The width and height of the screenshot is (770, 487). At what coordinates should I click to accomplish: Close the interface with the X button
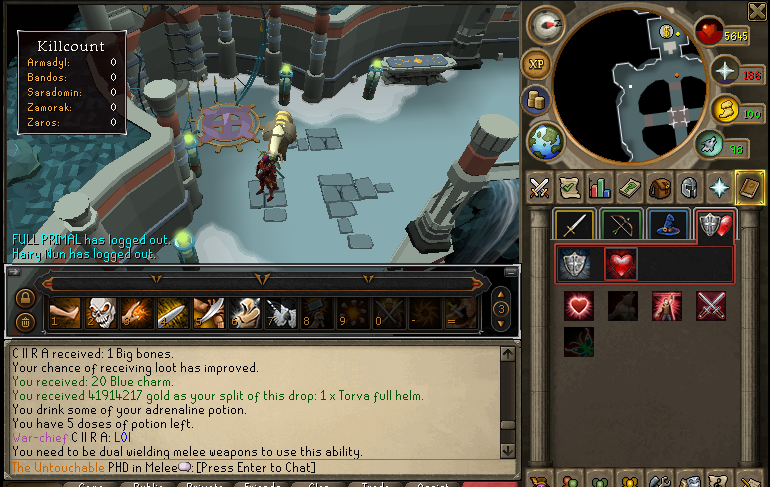[756, 11]
